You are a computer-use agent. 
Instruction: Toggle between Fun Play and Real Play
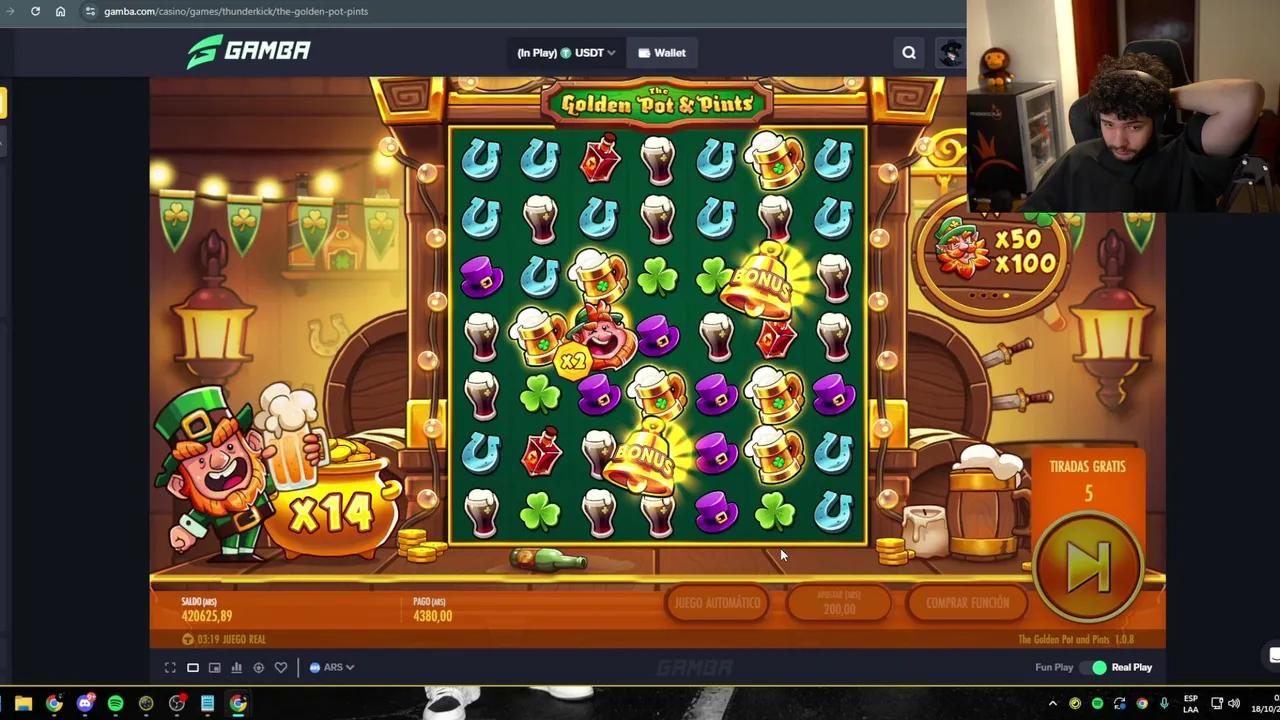click(1099, 667)
